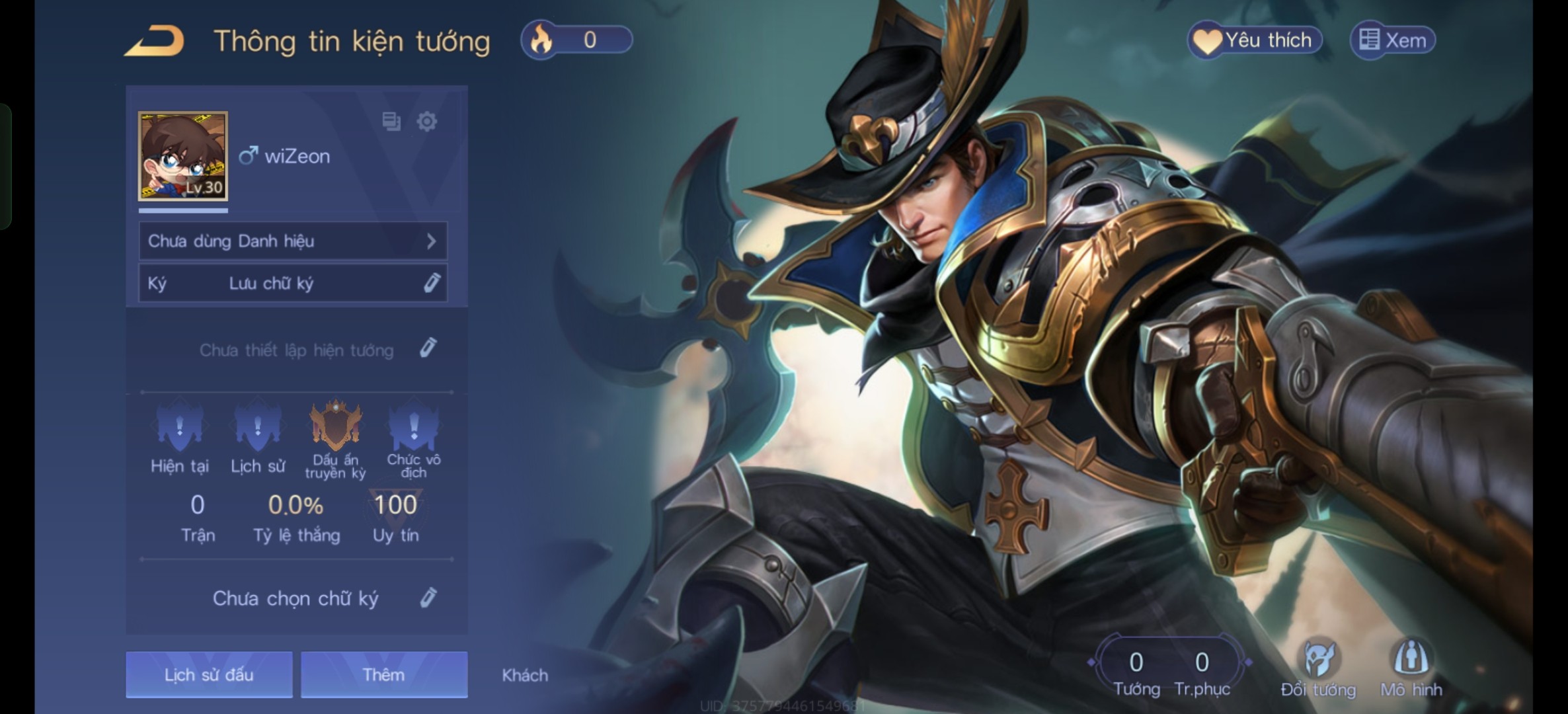
Task: Select the wiZeon player avatar
Action: coord(183,156)
